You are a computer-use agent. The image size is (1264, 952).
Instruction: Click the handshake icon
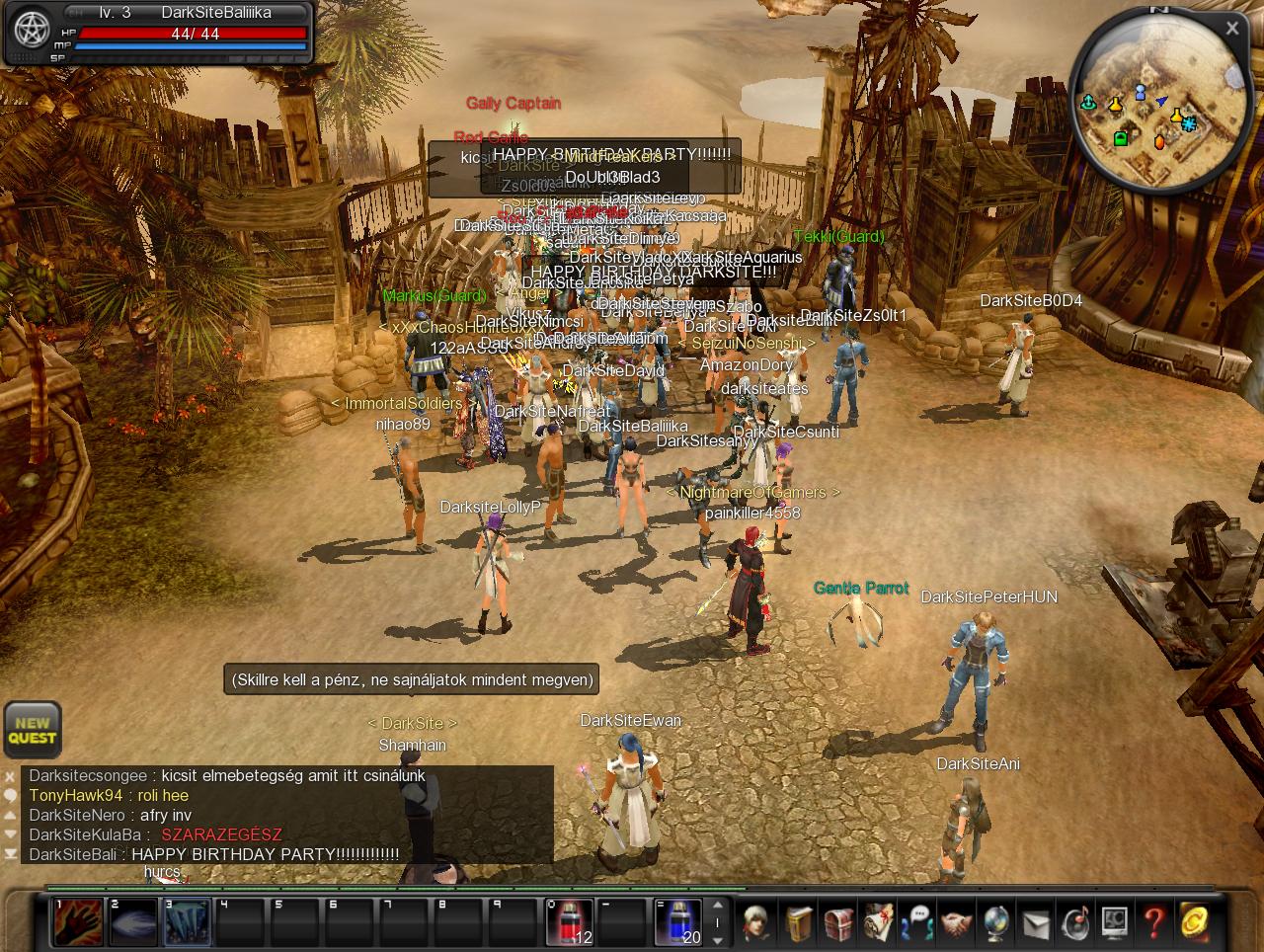point(956,922)
